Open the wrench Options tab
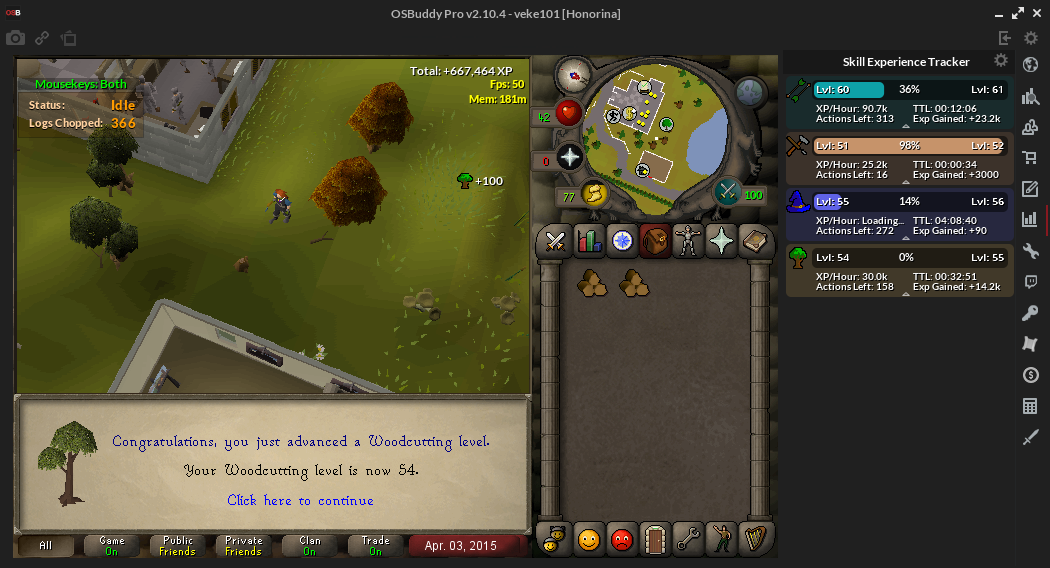Image resolution: width=1050 pixels, height=568 pixels. pos(688,540)
